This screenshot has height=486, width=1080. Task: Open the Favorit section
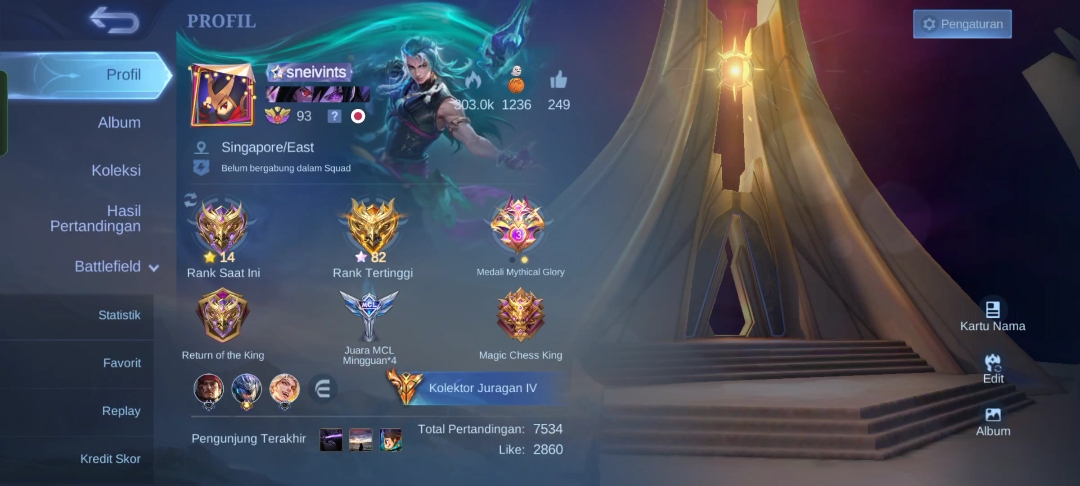tap(121, 363)
